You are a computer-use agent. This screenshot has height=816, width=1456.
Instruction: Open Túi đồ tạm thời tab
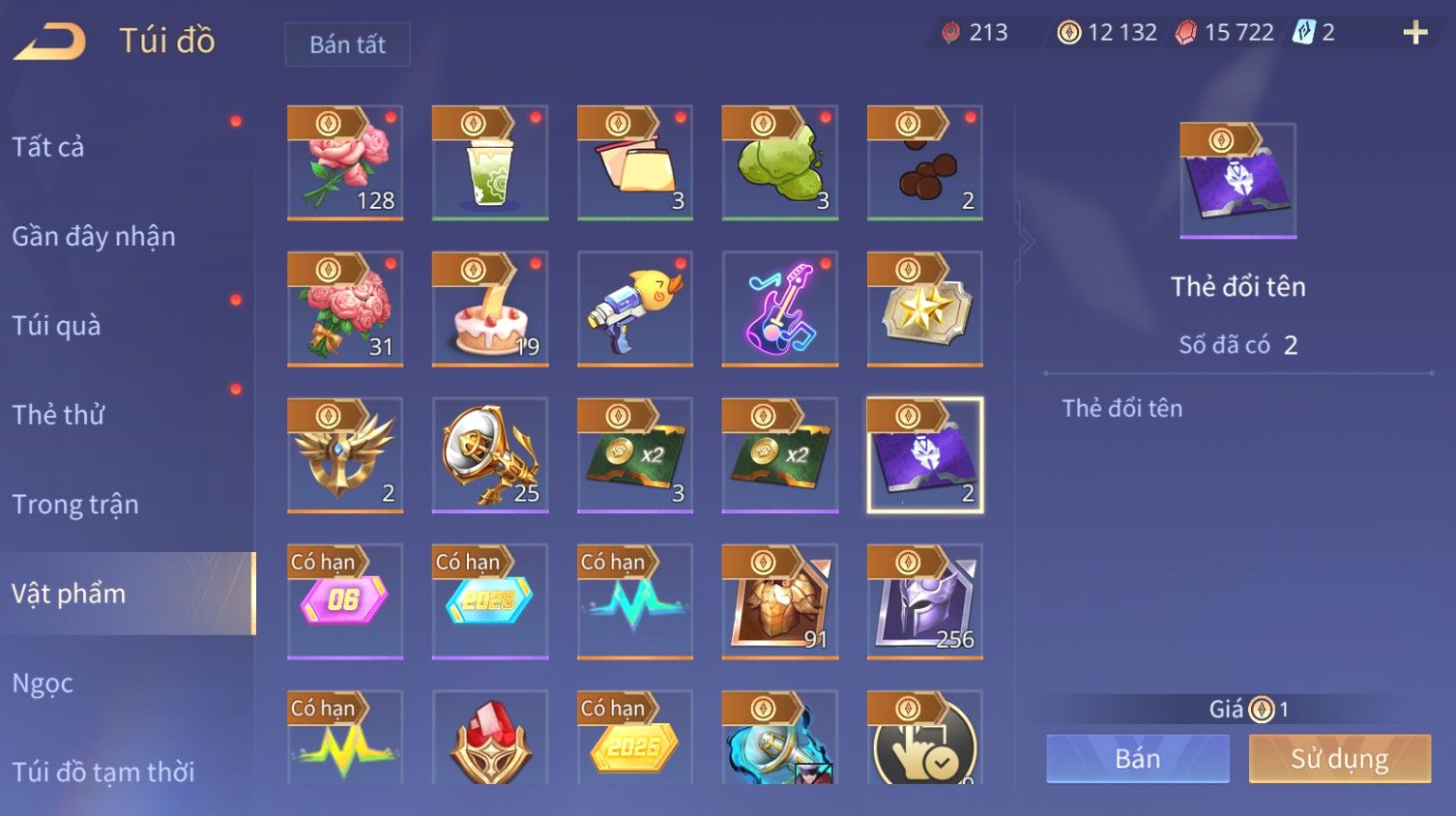point(103,772)
